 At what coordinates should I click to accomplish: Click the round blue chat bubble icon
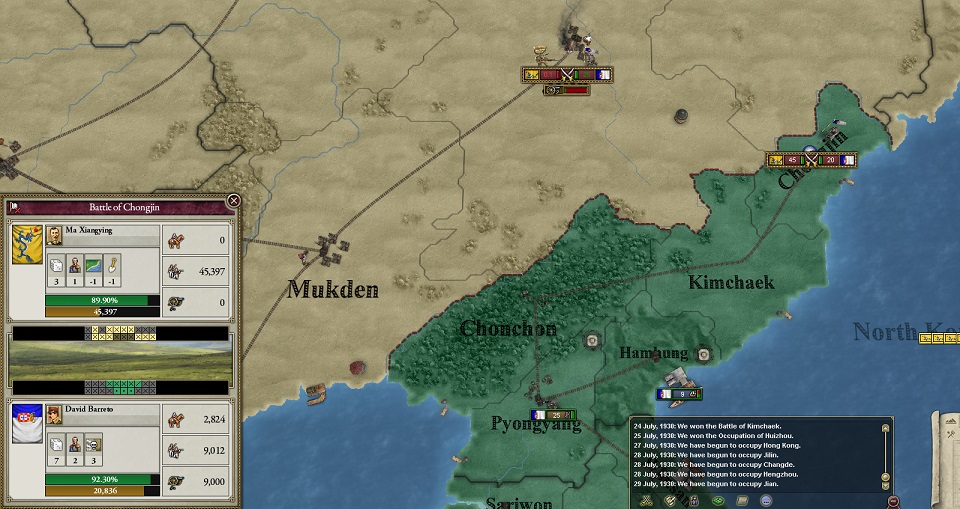pyautogui.click(x=767, y=499)
